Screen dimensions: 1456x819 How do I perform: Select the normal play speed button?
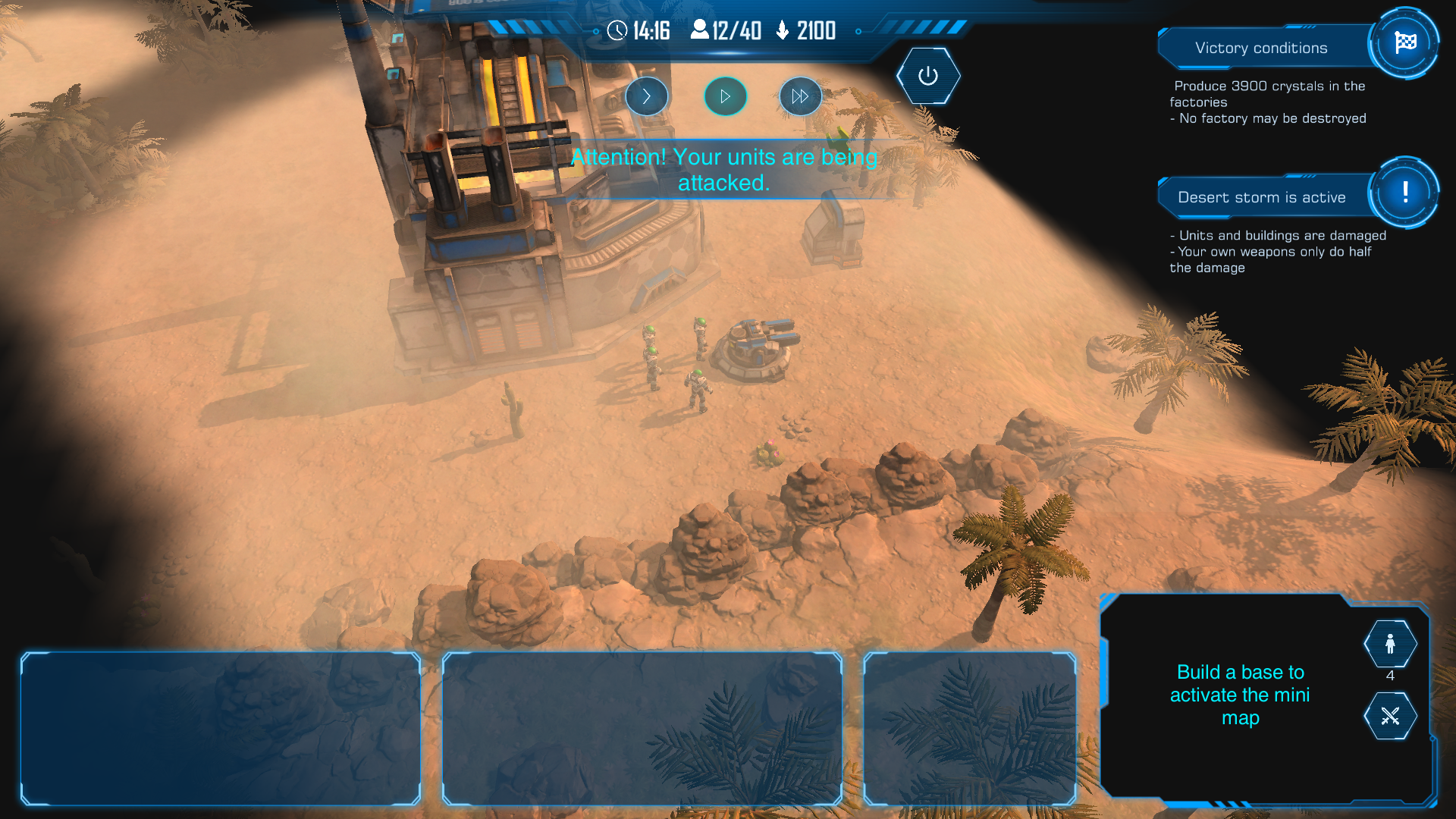[x=725, y=96]
